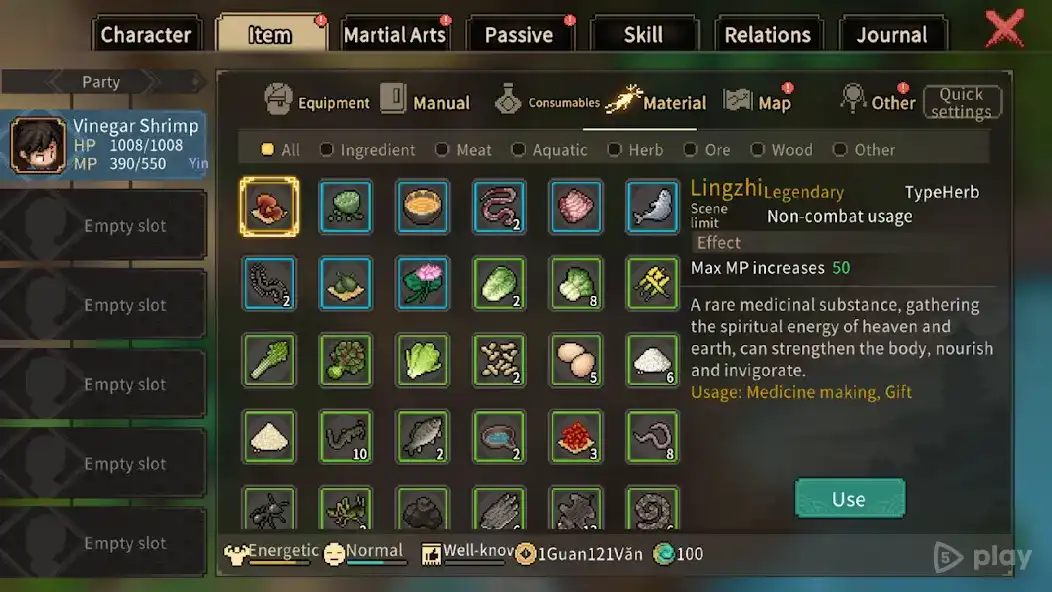Switch to the Martial Arts tab
Image resolution: width=1052 pixels, height=592 pixels.
[x=394, y=35]
